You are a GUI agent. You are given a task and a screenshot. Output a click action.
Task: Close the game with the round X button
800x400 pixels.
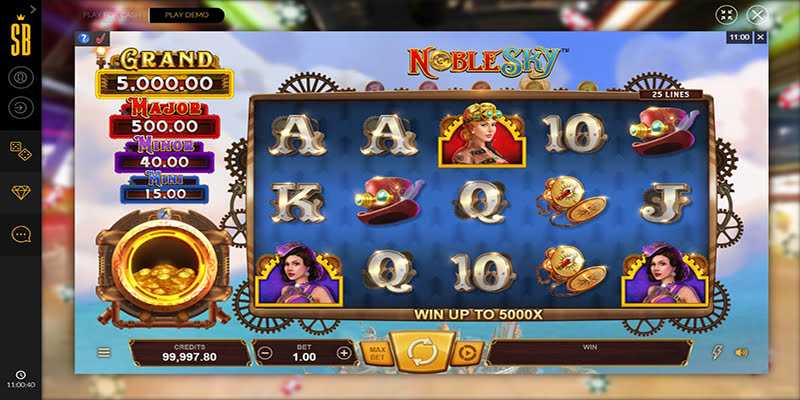click(758, 15)
